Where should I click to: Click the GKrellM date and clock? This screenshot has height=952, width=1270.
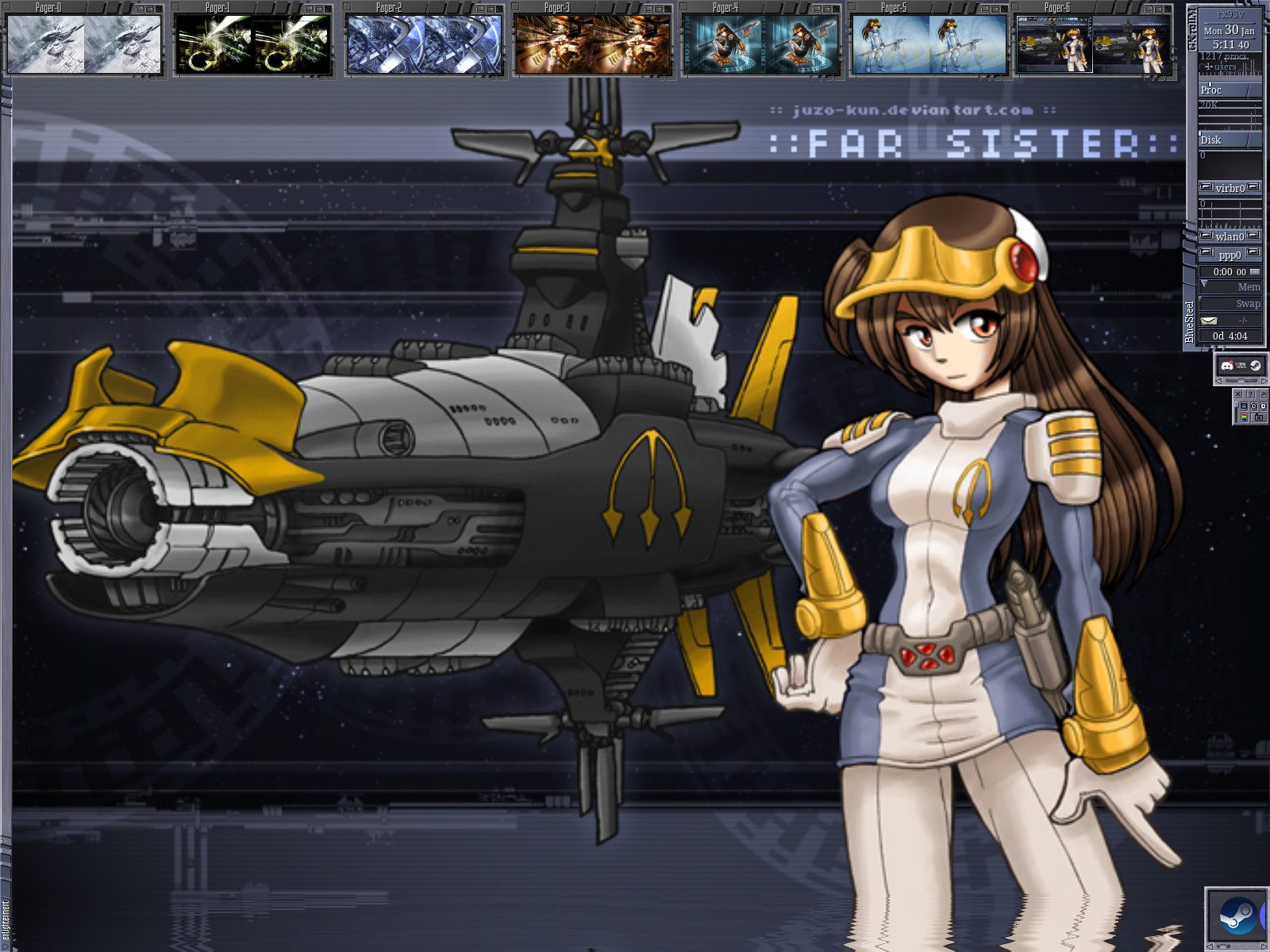[x=1230, y=37]
